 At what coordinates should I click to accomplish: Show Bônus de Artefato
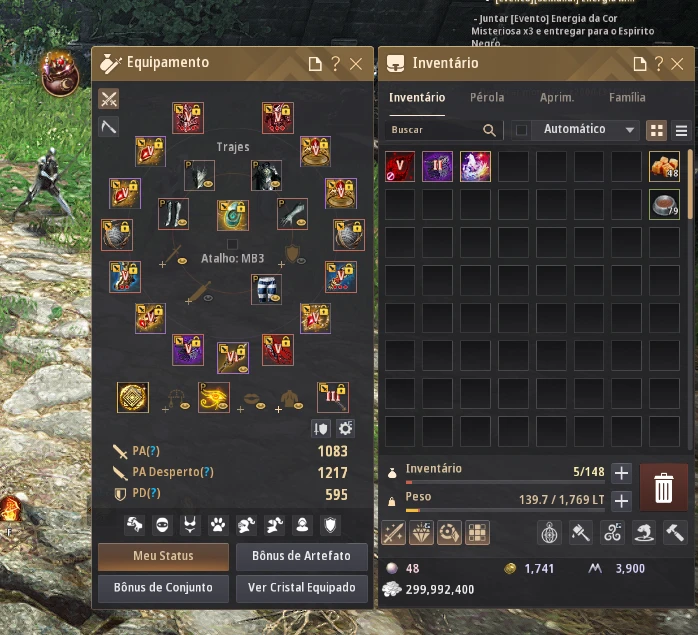pos(301,555)
